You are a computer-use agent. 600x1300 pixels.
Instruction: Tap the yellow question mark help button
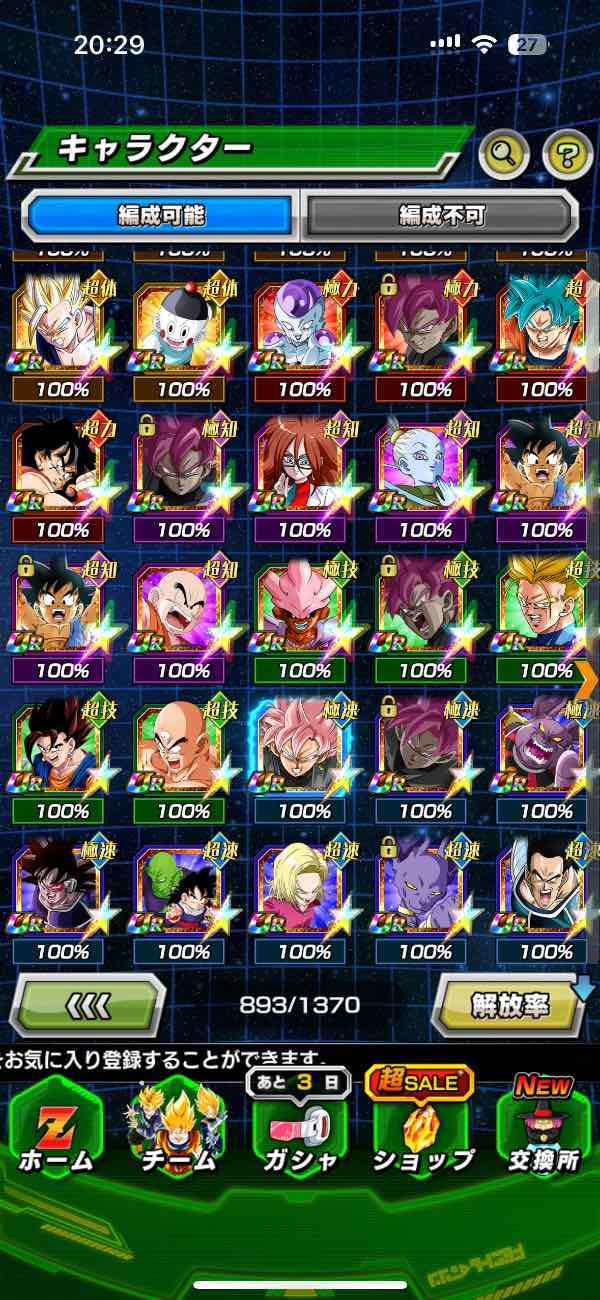click(567, 154)
